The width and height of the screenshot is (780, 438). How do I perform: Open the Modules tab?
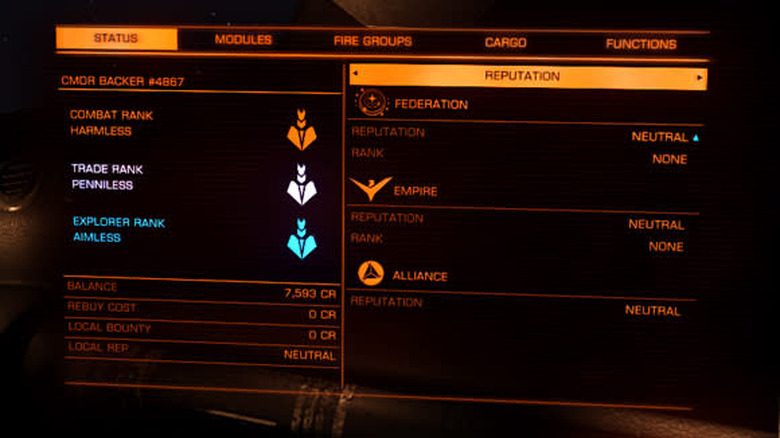tap(243, 41)
